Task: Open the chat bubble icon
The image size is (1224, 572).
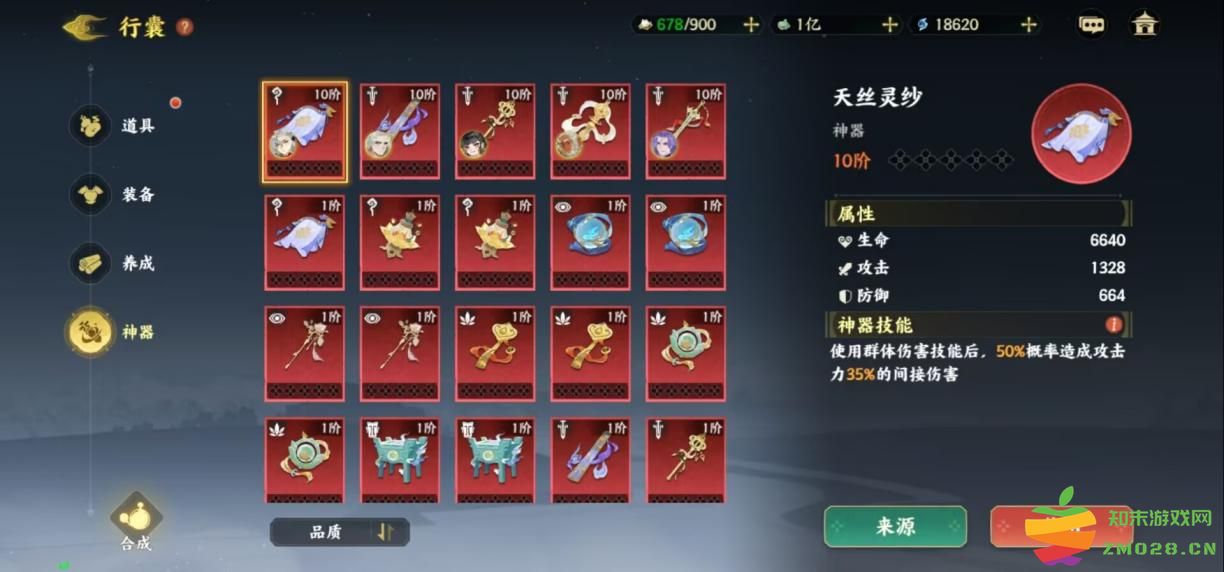Action: (x=1092, y=25)
